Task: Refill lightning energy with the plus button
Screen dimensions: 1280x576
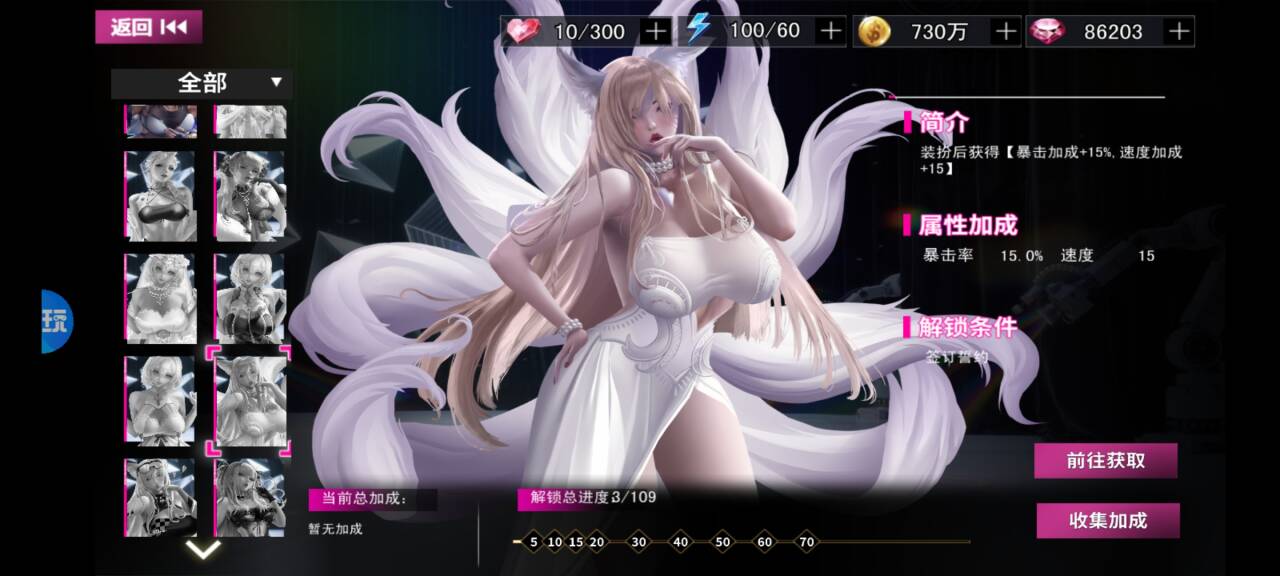Action: click(831, 31)
